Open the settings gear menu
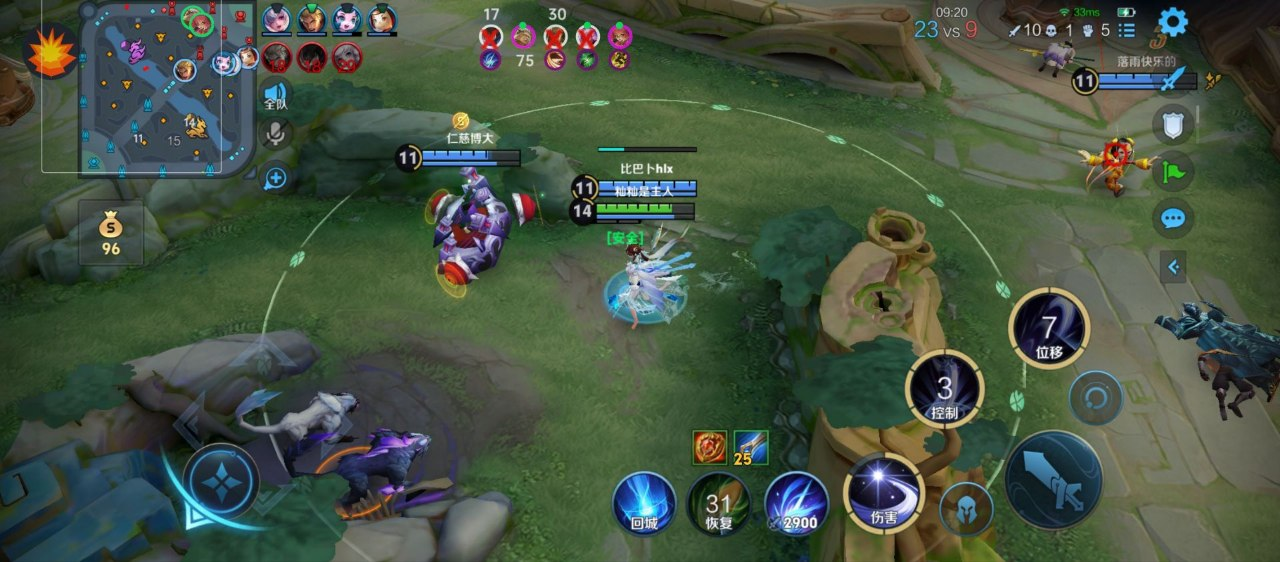This screenshot has width=1280, height=562. (x=1172, y=21)
